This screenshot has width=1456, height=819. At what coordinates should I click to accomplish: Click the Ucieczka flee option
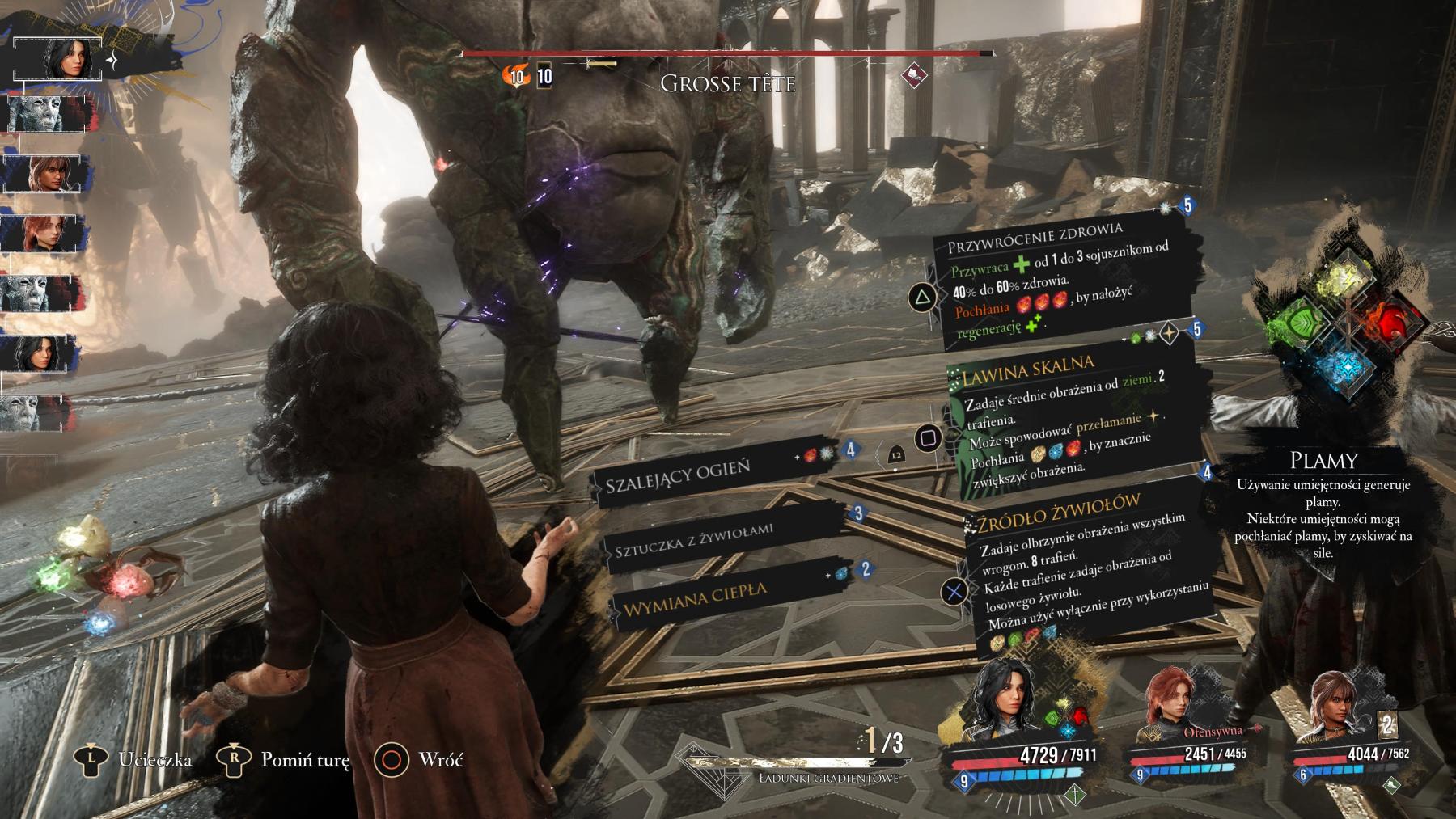(x=134, y=759)
